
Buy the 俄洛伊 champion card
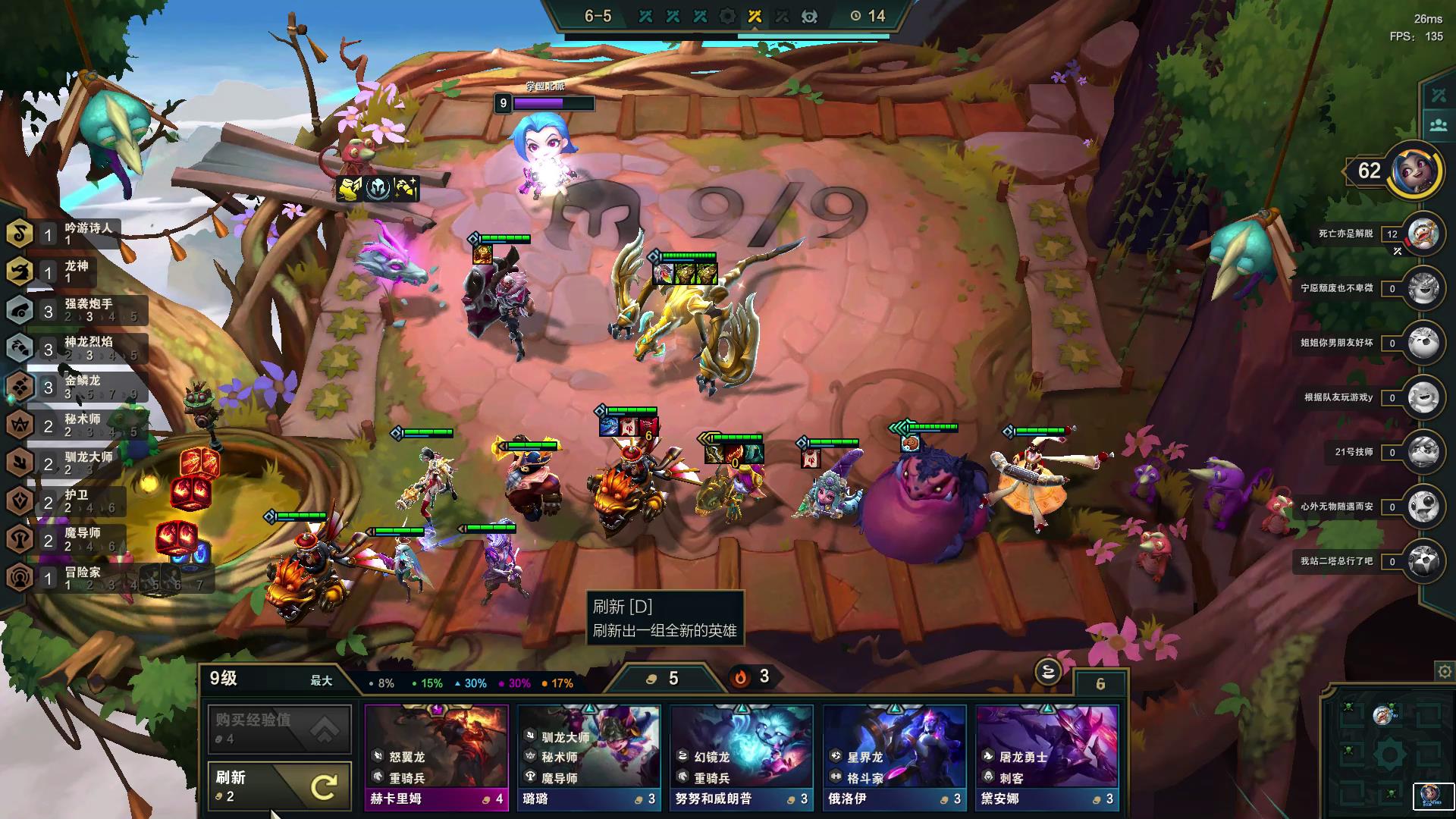[894, 757]
